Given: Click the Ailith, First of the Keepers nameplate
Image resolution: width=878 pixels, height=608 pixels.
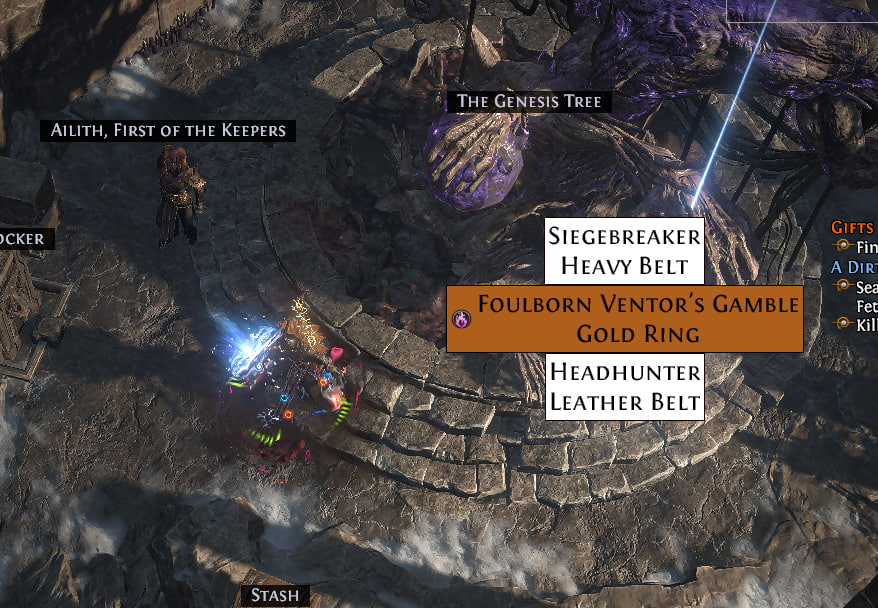Looking at the screenshot, I should click(x=168, y=130).
